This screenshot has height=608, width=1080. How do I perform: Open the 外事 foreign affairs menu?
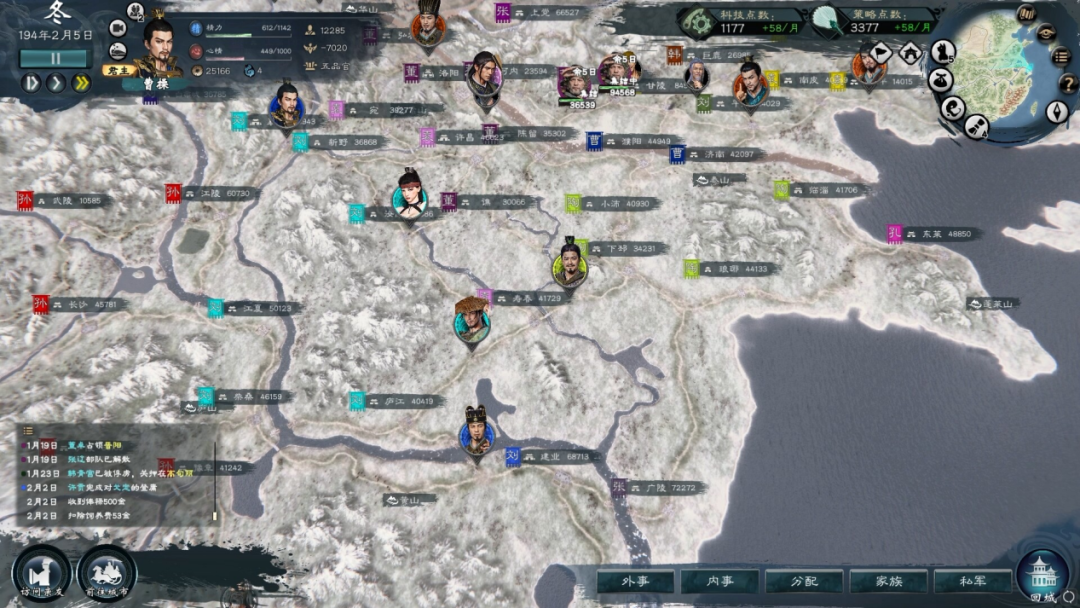pos(635,581)
